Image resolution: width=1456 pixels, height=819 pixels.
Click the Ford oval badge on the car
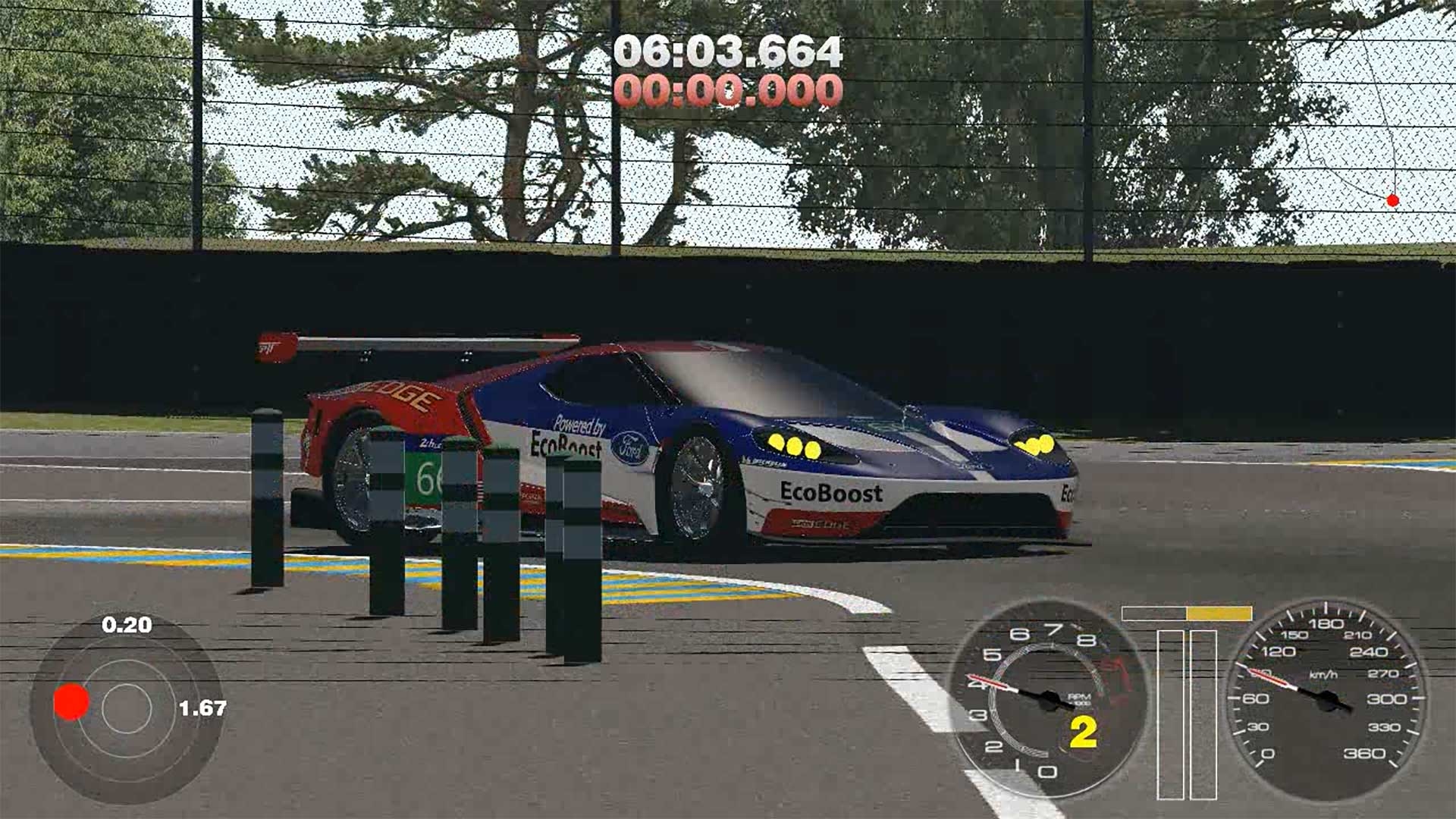(630, 450)
